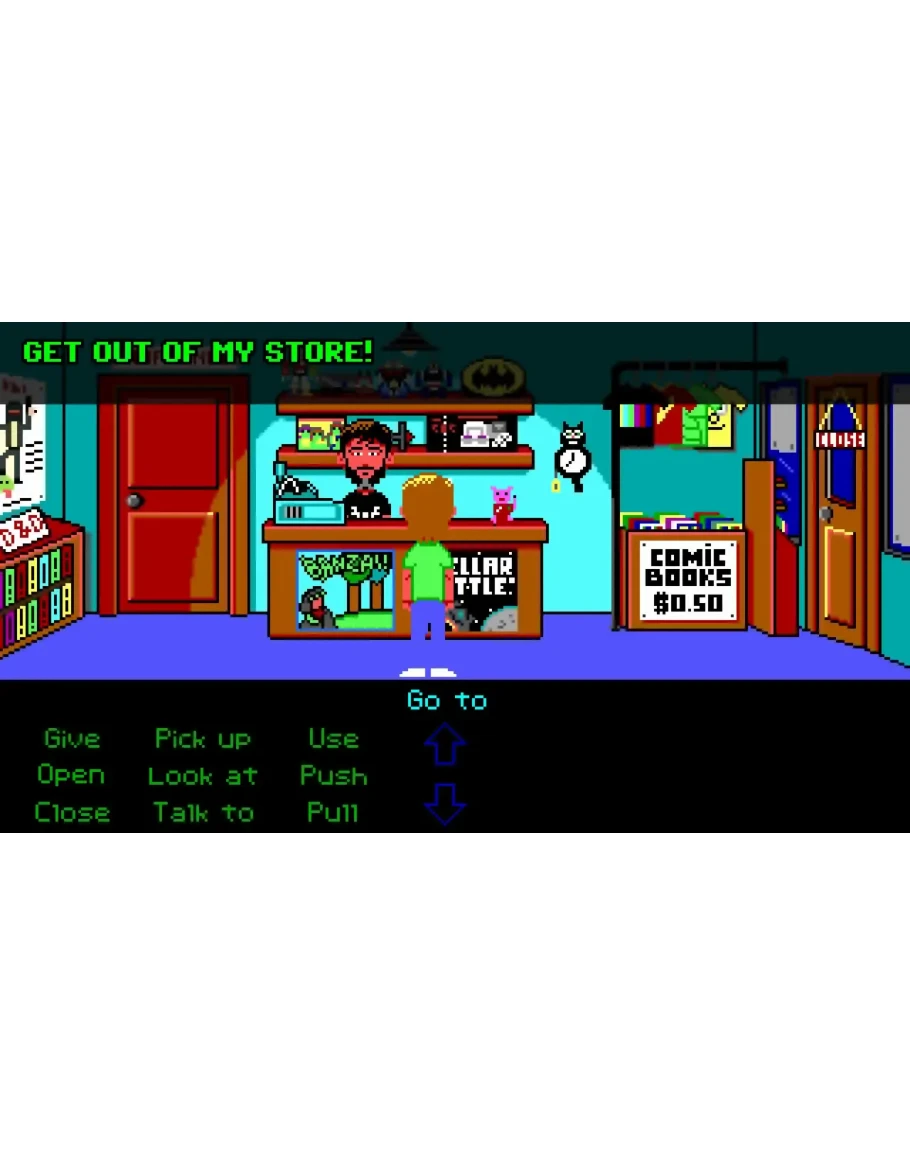Click the Pull verb
This screenshot has height=1155, width=910.
pos(332,812)
